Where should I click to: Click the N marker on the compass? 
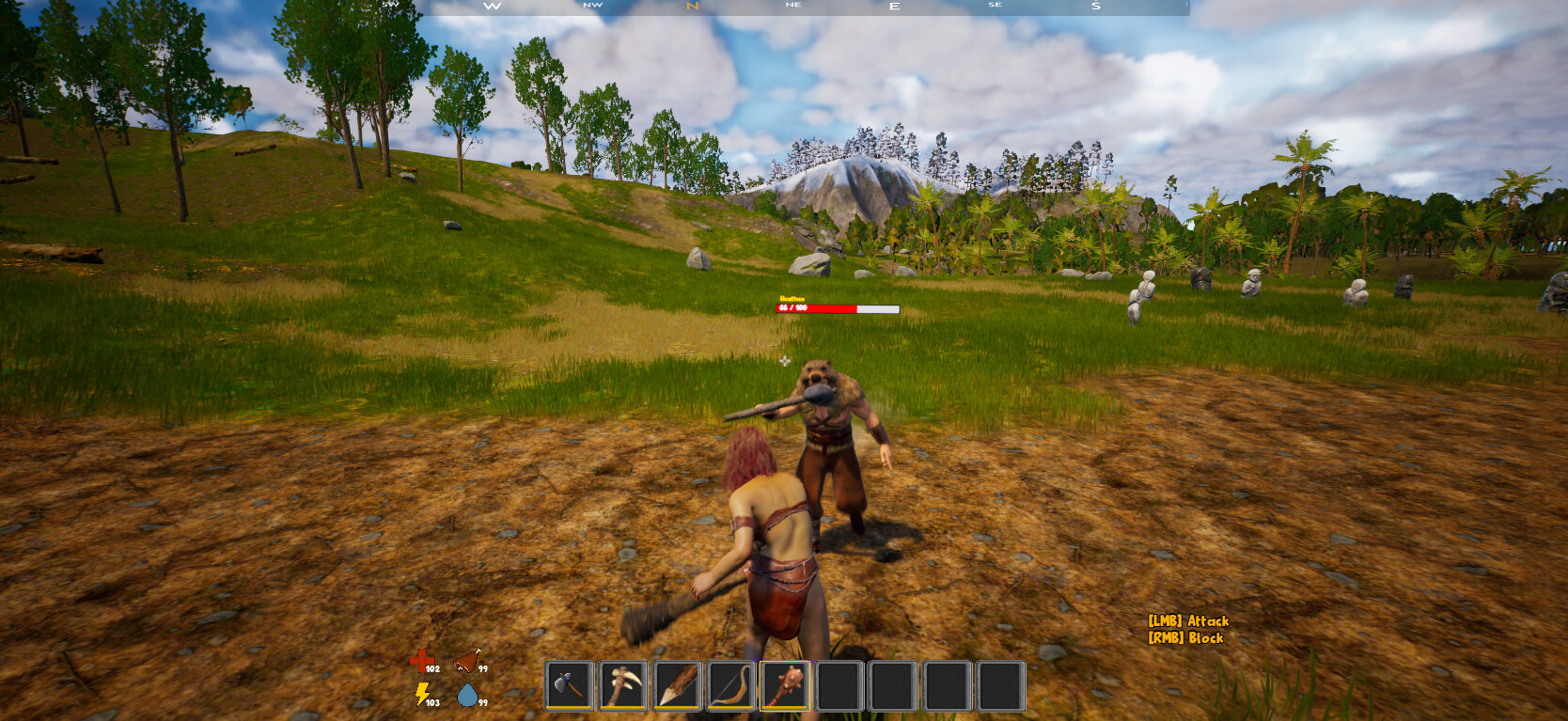coord(693,6)
